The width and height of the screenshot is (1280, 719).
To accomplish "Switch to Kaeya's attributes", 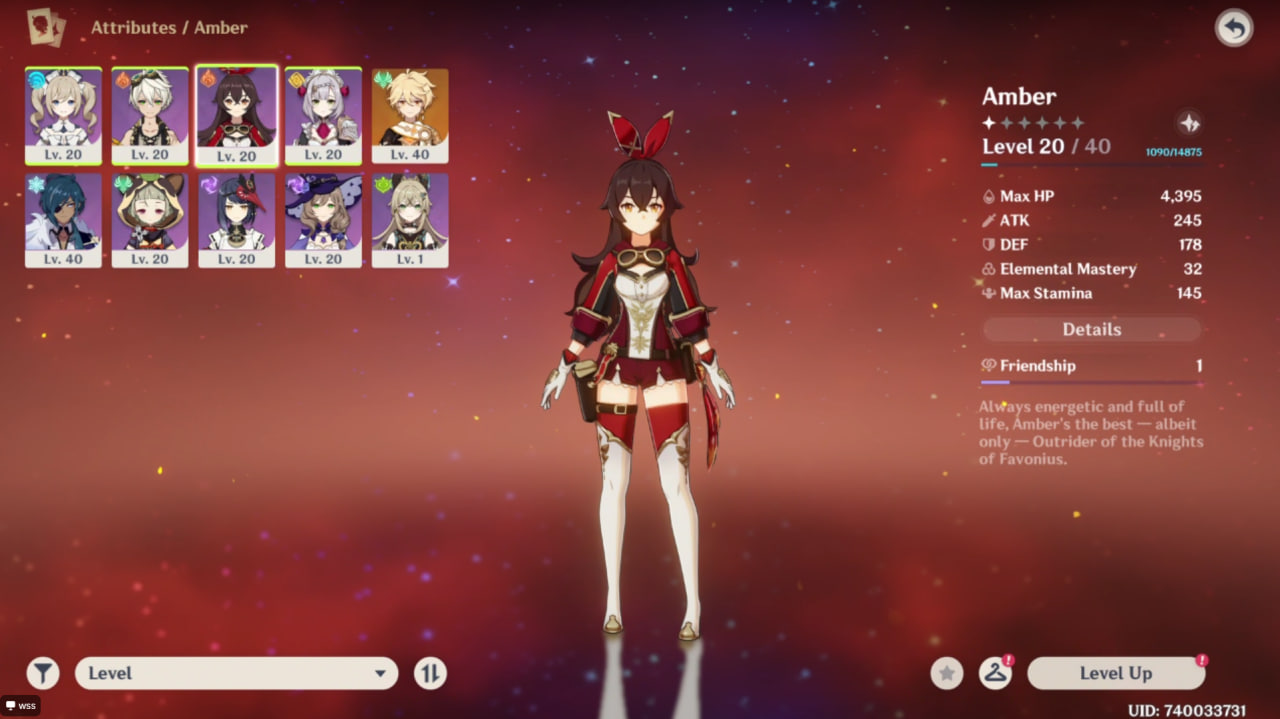I will point(63,220).
